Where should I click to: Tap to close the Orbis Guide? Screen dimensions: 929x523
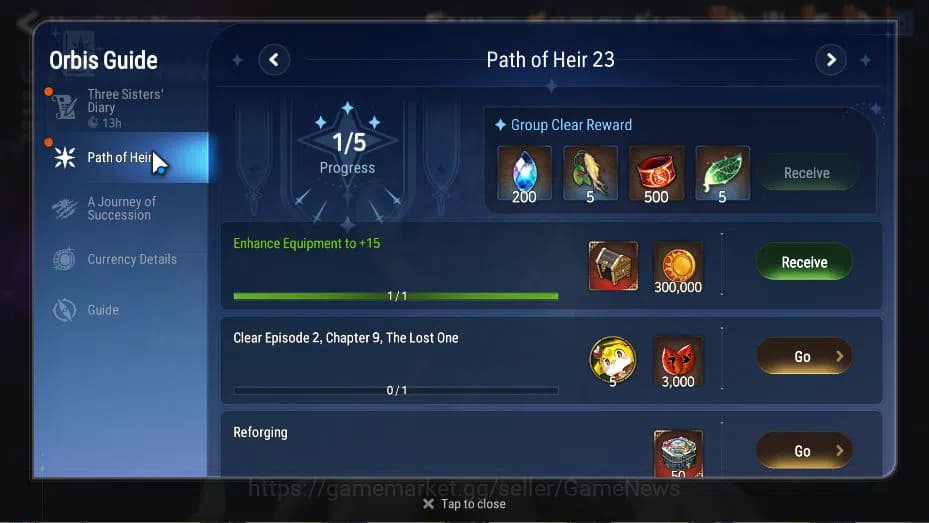pos(464,504)
